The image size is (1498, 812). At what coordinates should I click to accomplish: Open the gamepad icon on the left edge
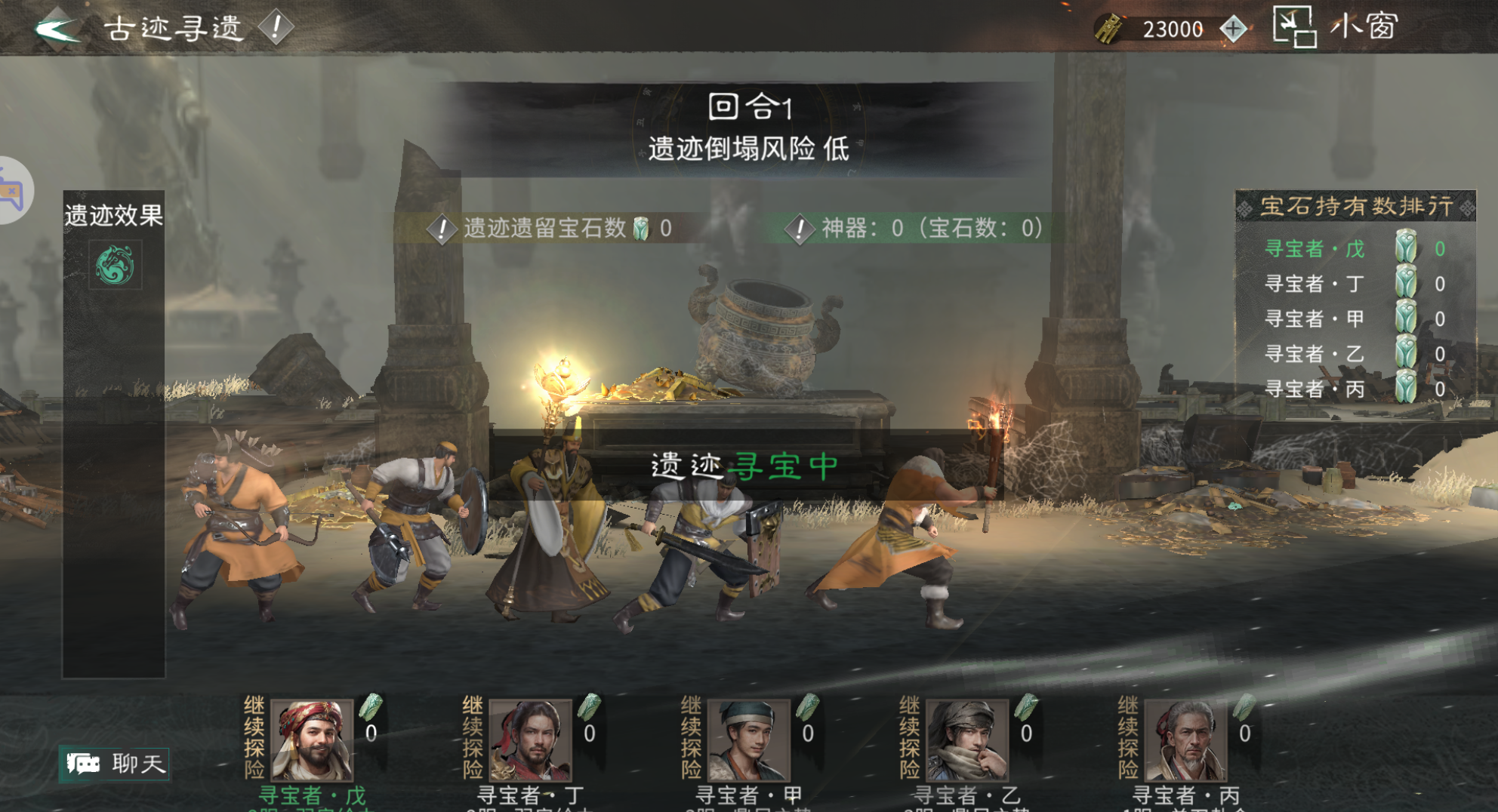pyautogui.click(x=11, y=189)
